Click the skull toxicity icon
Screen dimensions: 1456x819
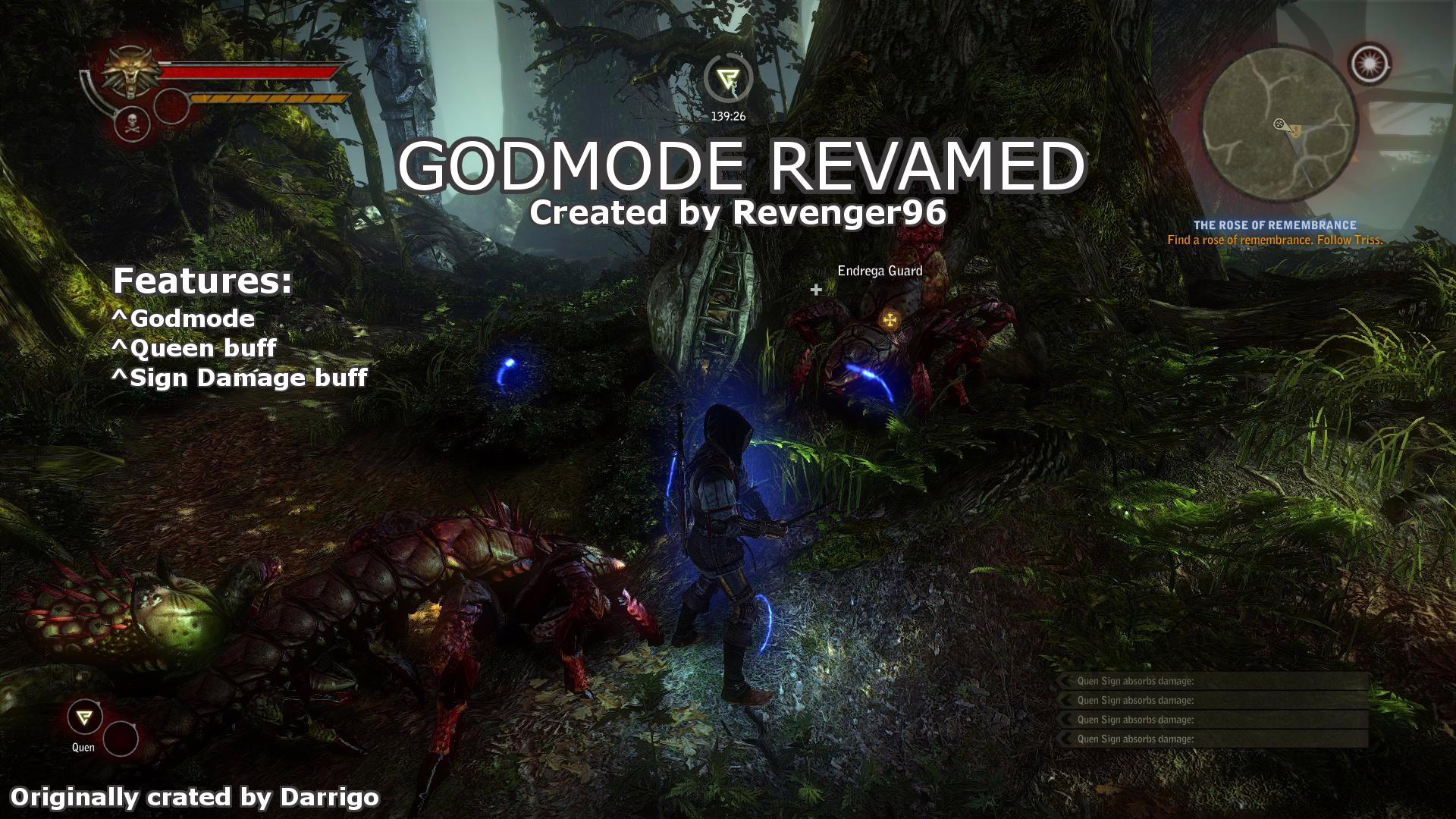[131, 124]
